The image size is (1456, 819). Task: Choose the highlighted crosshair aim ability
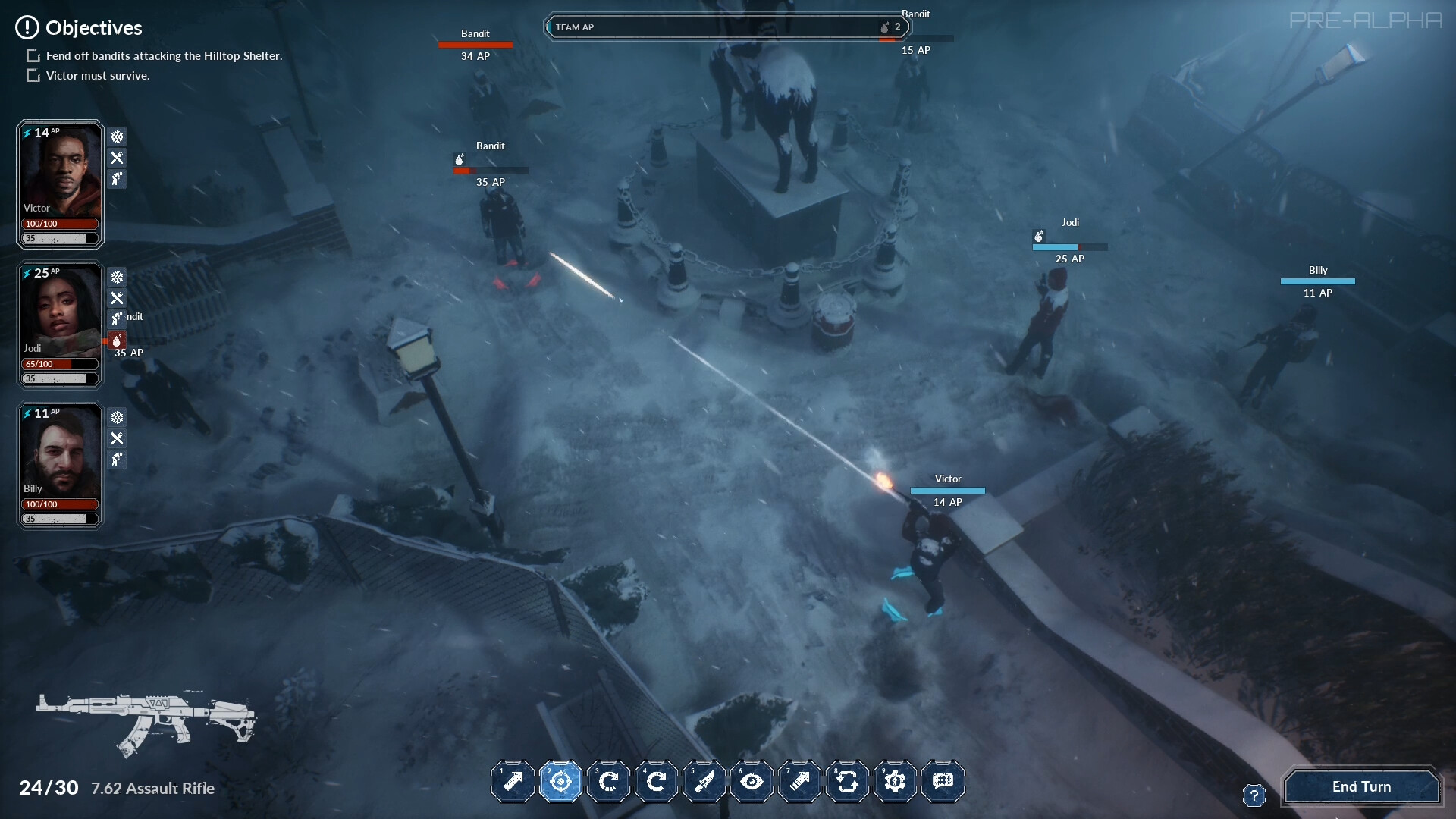tap(561, 781)
